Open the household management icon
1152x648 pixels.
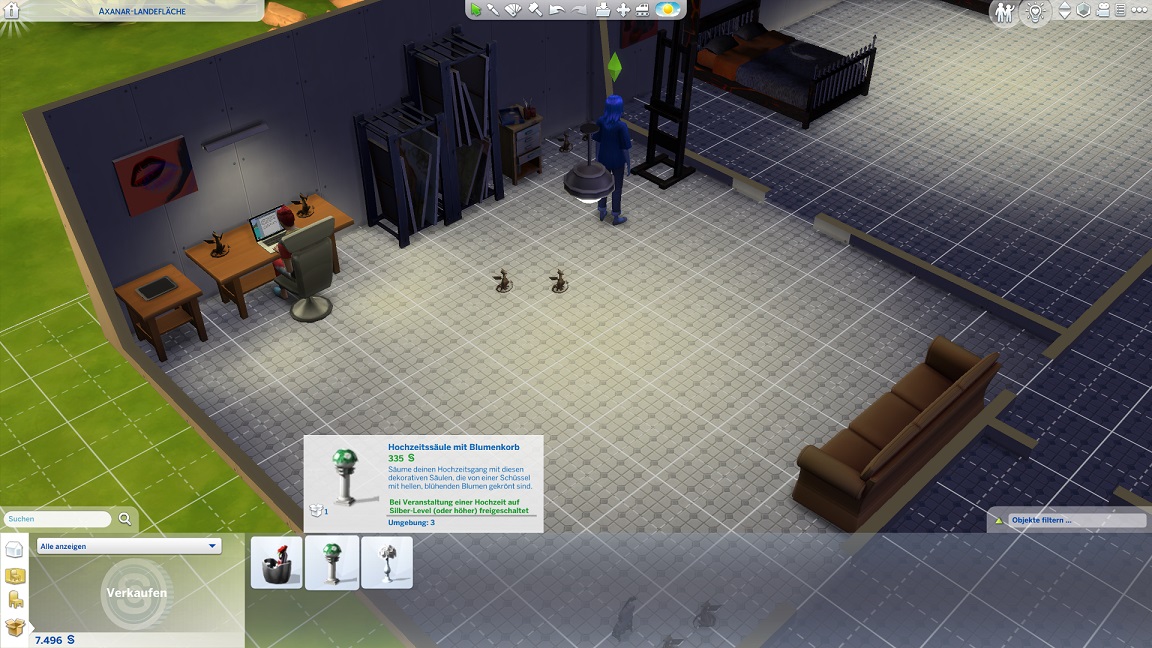click(x=1004, y=12)
